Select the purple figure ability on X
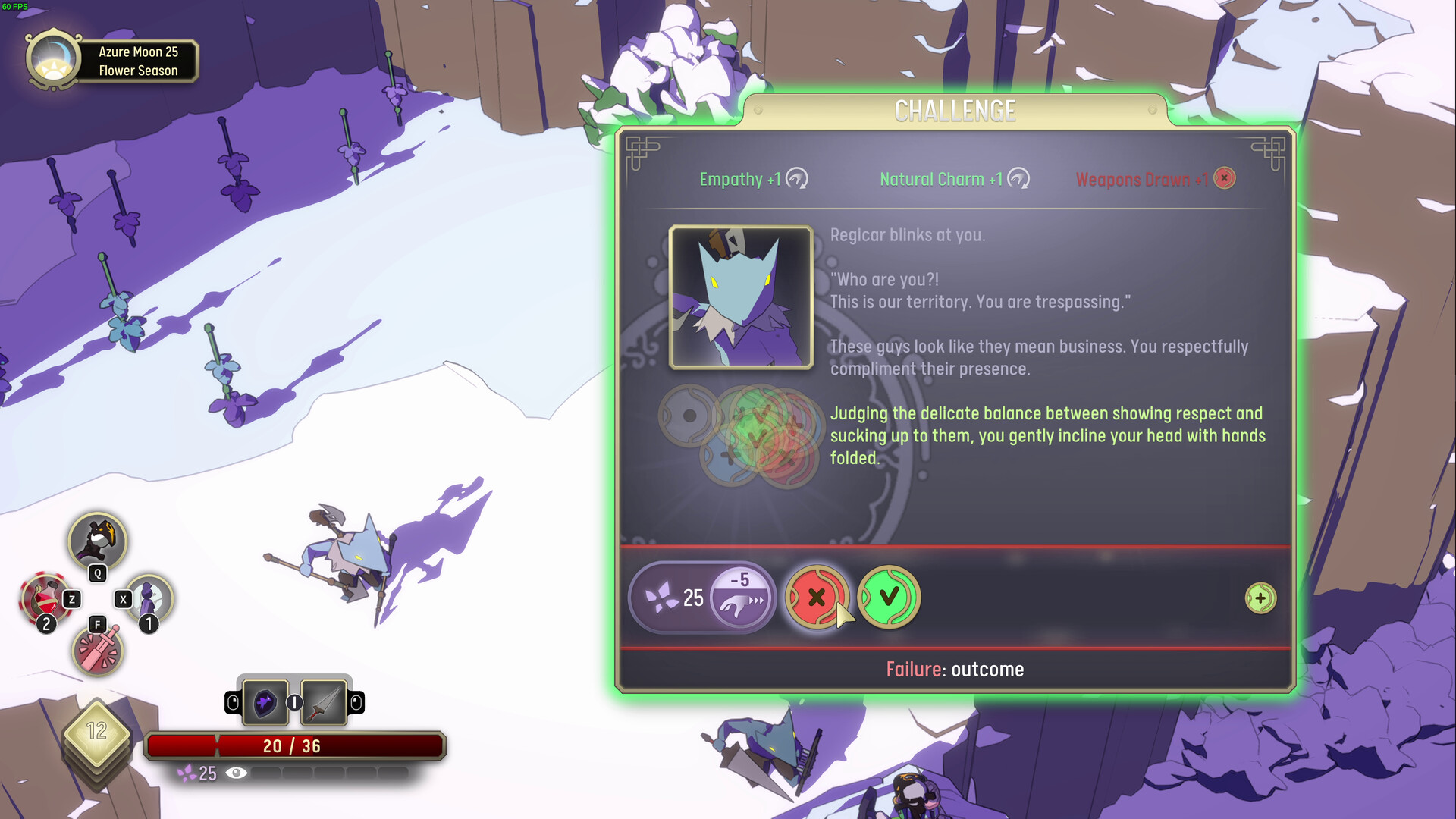 click(x=149, y=598)
